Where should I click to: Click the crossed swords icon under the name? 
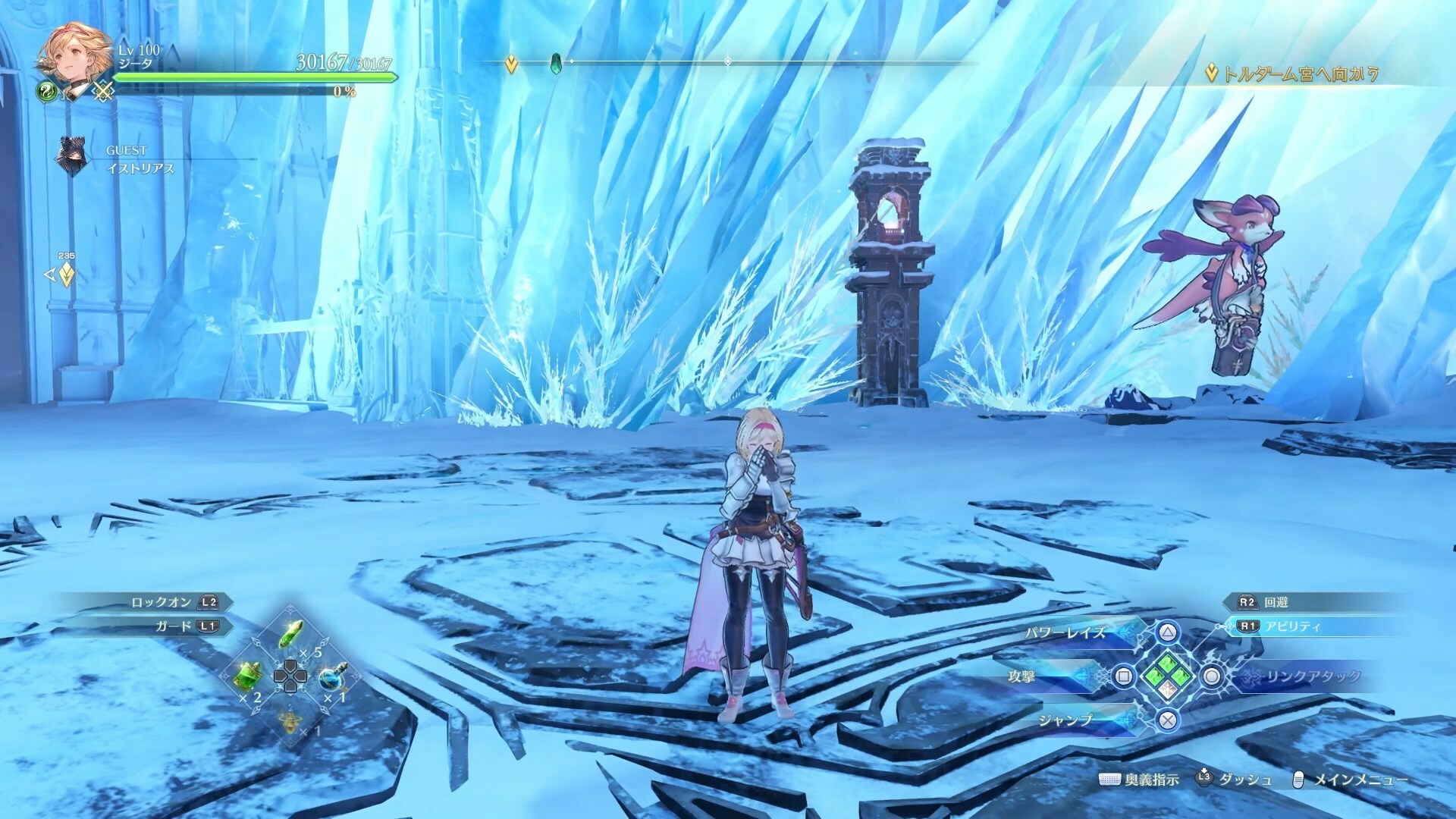[x=103, y=92]
